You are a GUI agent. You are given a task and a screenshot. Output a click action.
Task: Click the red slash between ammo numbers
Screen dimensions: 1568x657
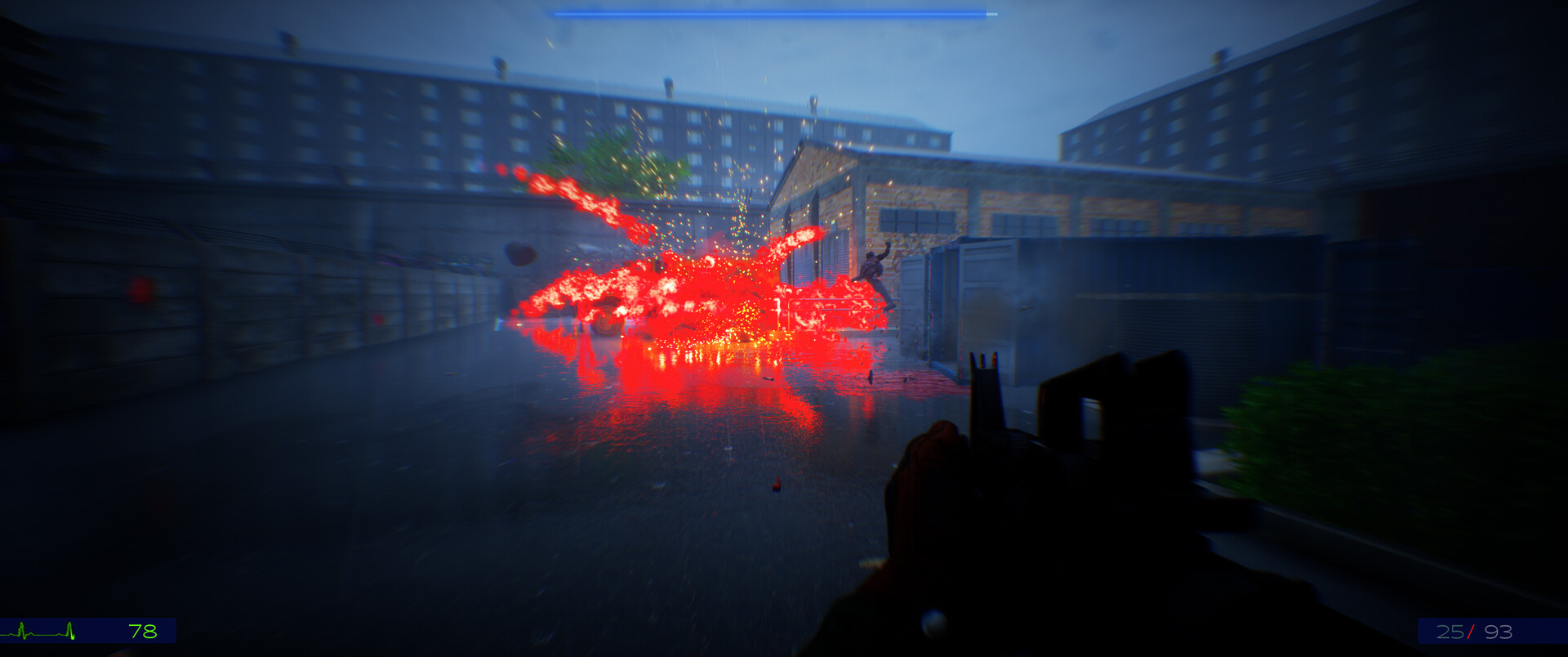point(1470,631)
